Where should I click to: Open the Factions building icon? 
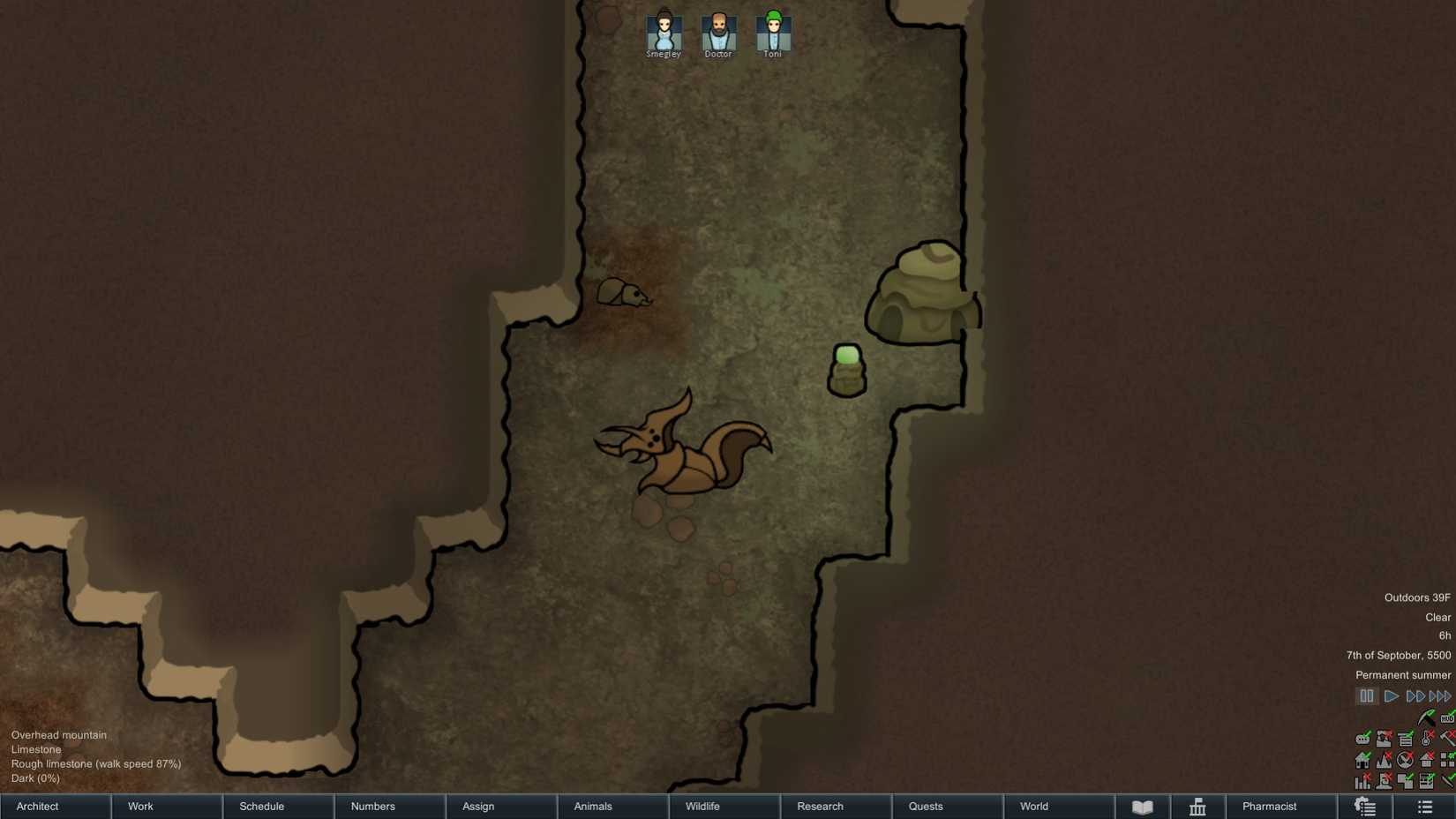[x=1197, y=806]
